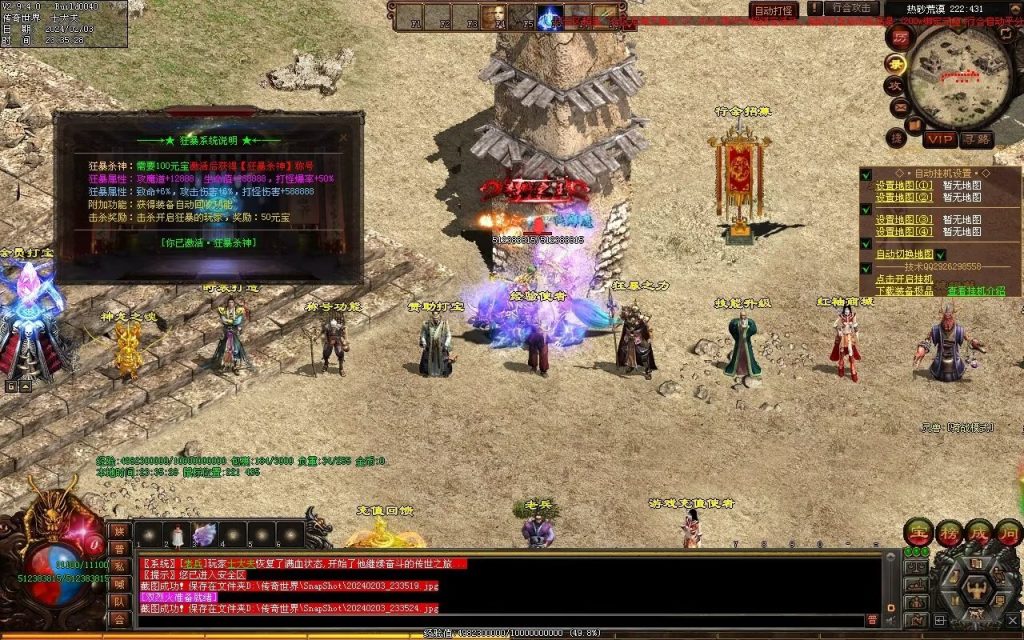Click the 设置地图[③] map setting link
Viewport: 1024px width, 640px height.
coord(904,220)
